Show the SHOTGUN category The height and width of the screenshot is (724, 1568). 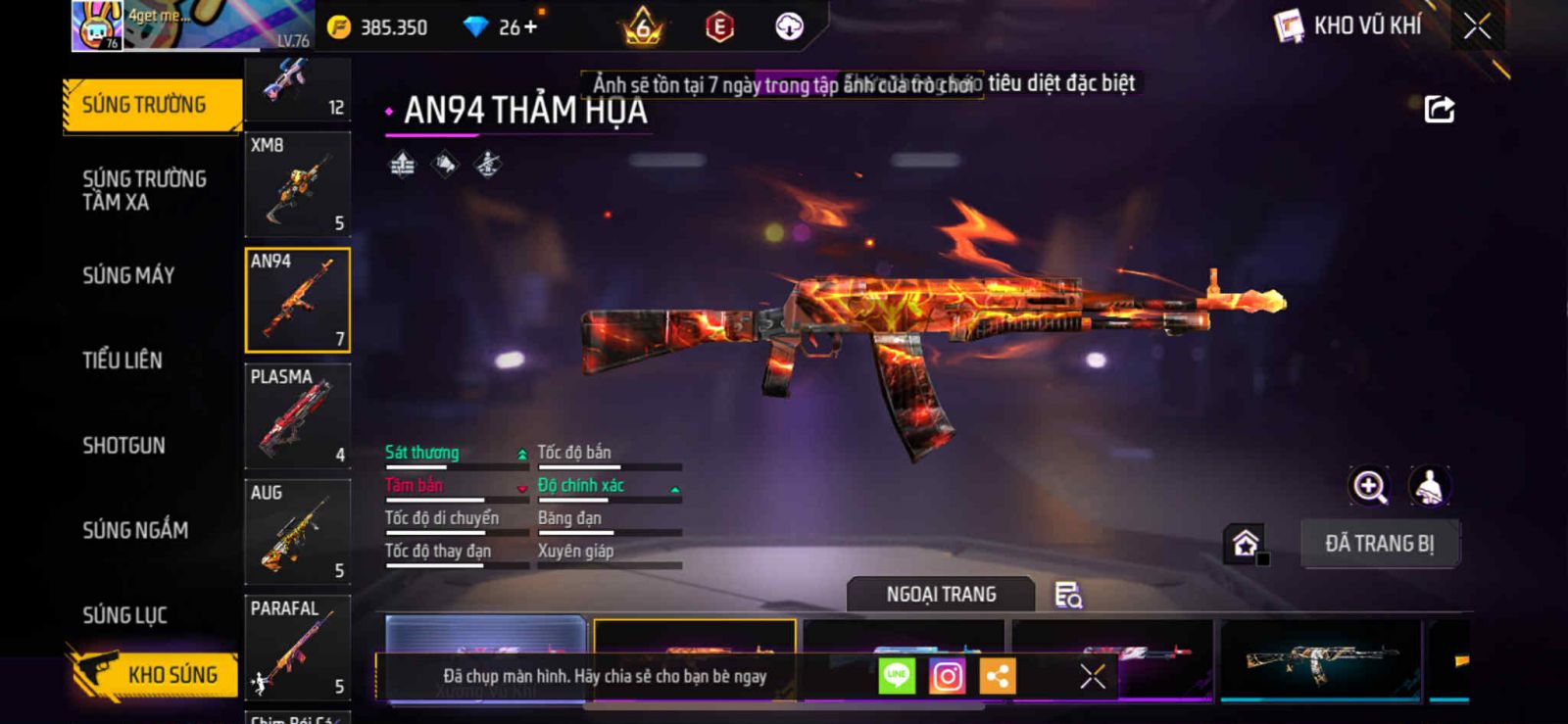[x=123, y=446]
